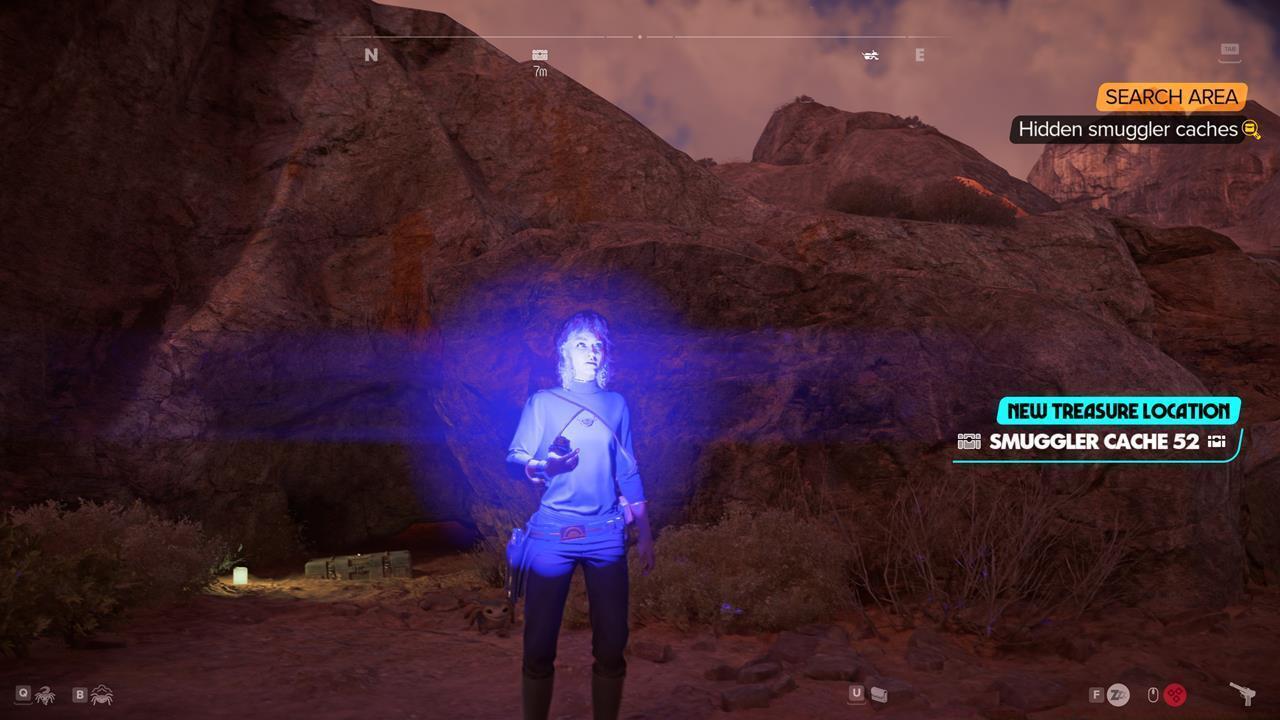This screenshot has width=1280, height=720.
Task: Click the waypoint dot on the compass bar
Action: pyautogui.click(x=640, y=37)
